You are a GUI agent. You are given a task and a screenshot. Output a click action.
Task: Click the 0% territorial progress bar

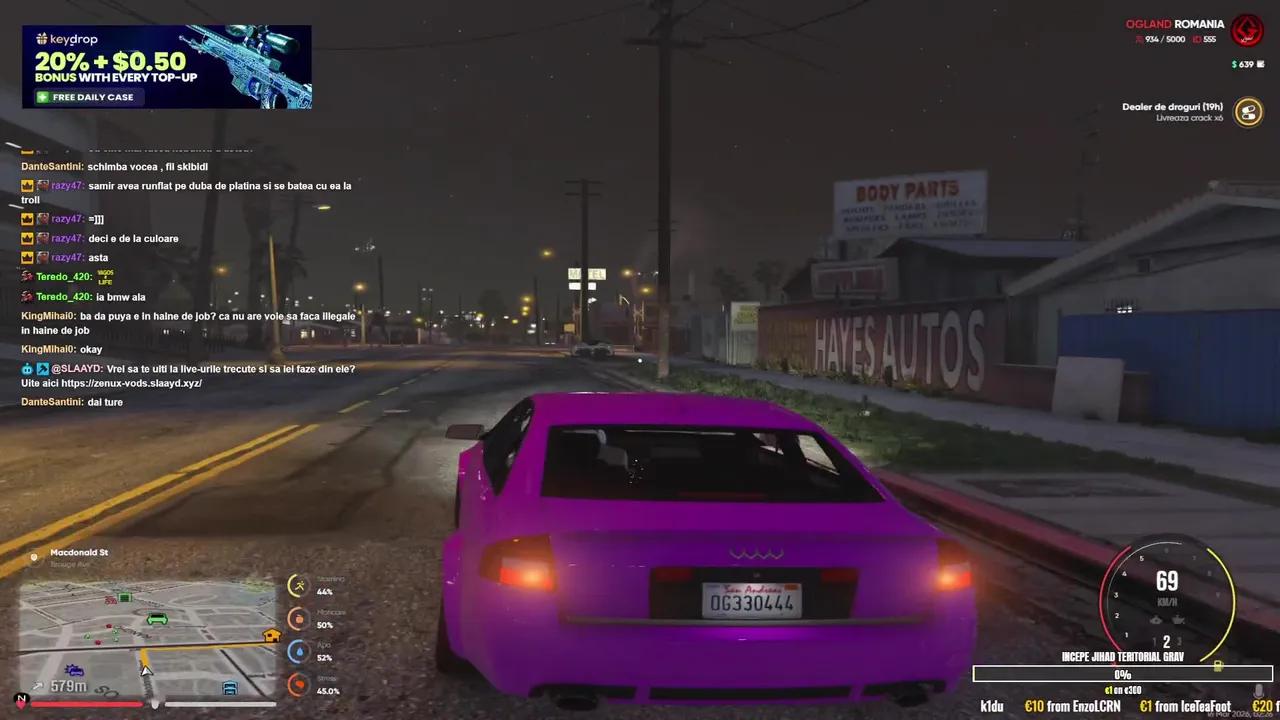pyautogui.click(x=1122, y=674)
